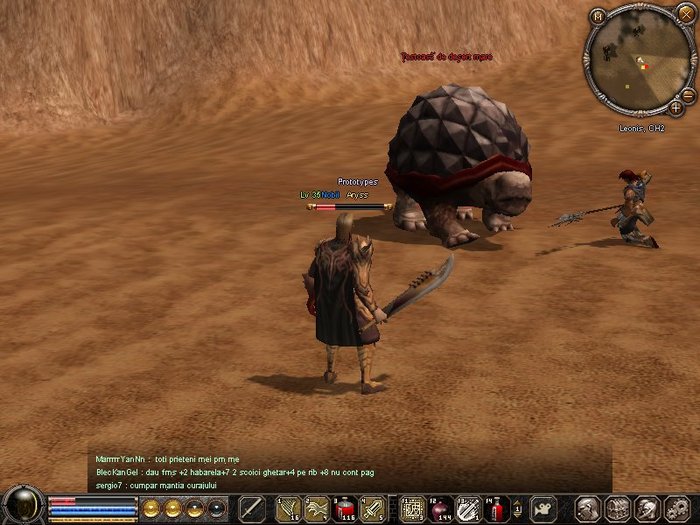Open the large map with the M button
Screen dimensions: 700x525
[598, 16]
